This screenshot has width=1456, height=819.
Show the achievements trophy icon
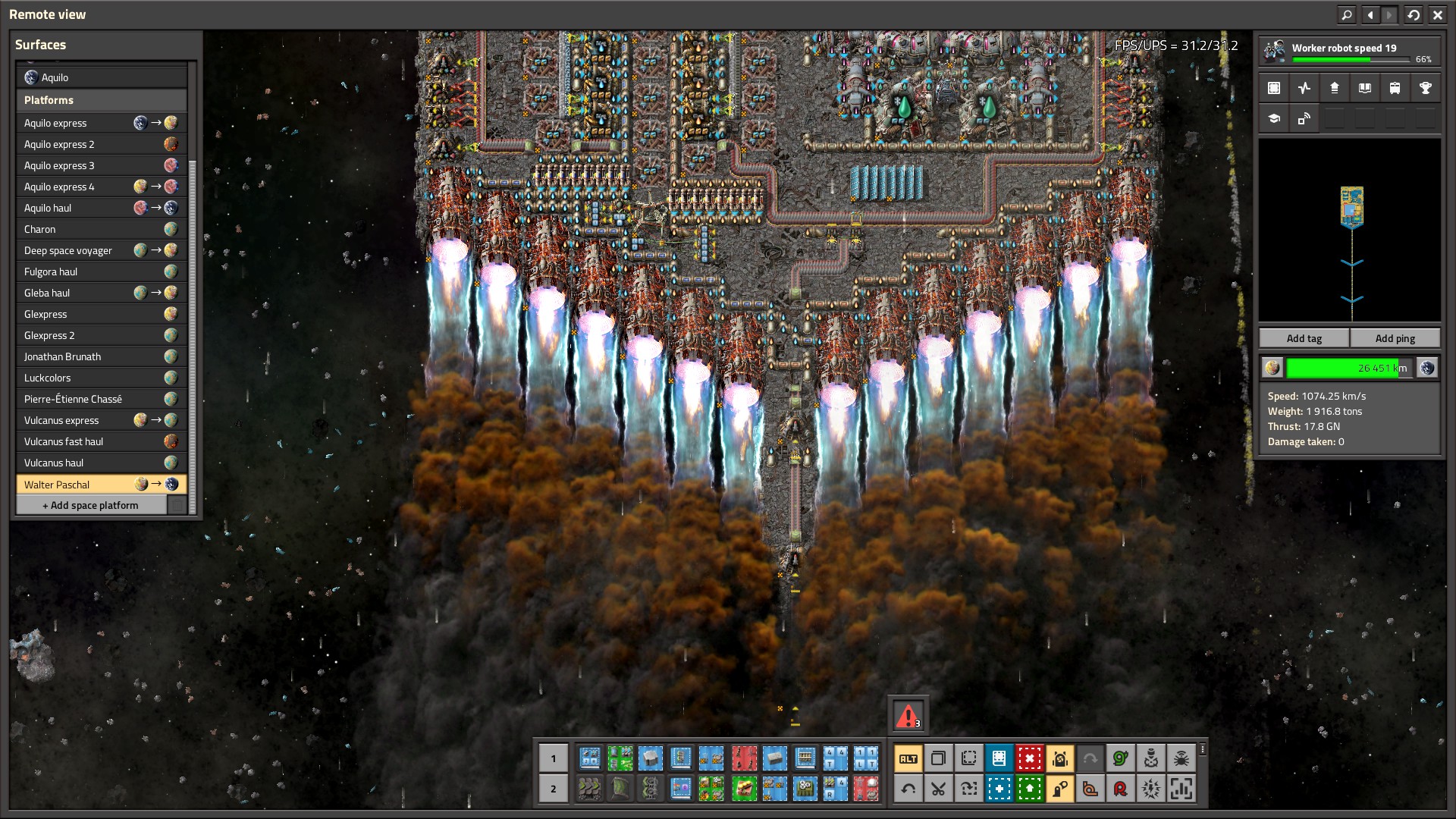(x=1425, y=88)
